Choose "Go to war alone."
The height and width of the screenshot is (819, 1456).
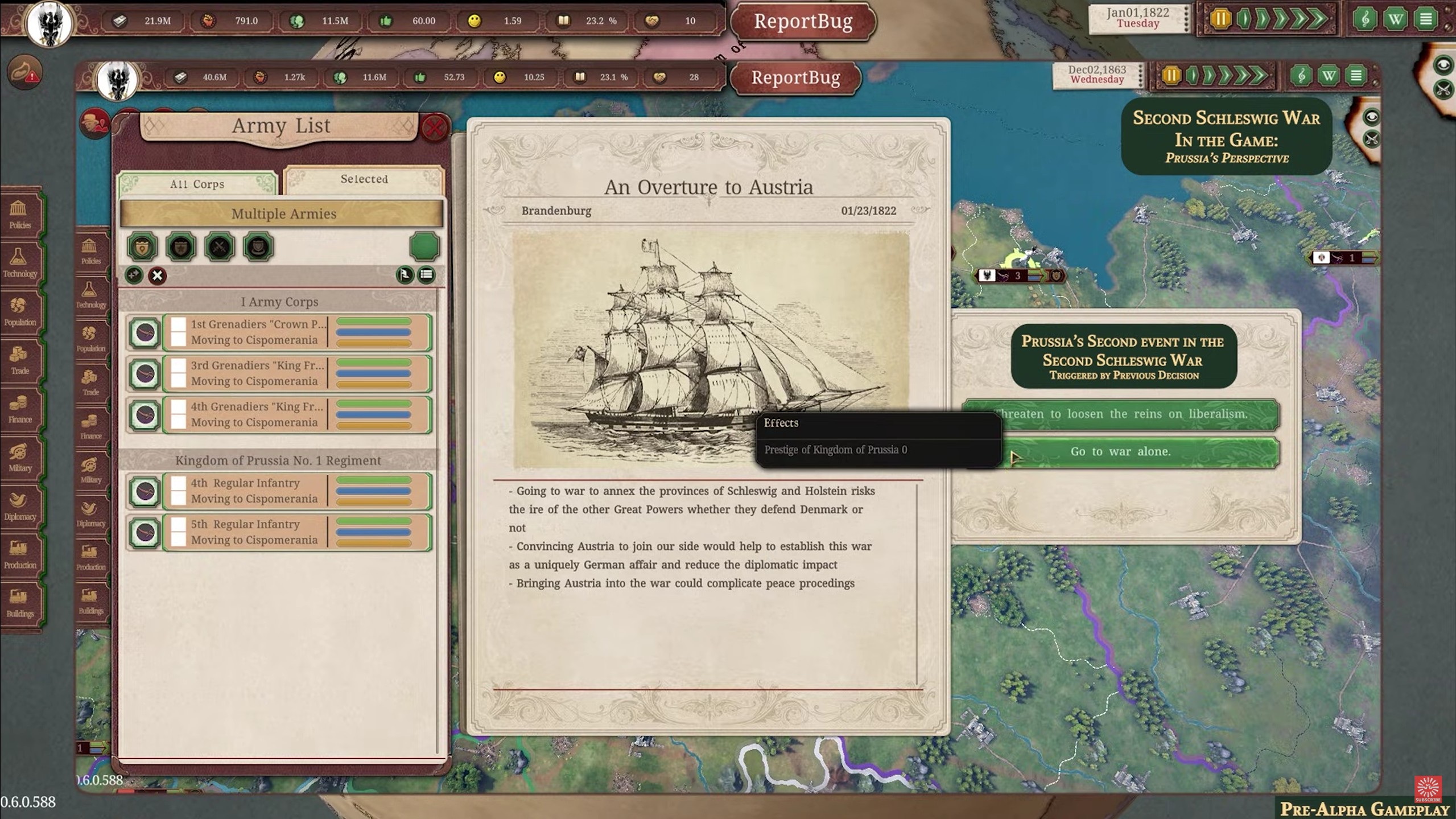coord(1120,452)
